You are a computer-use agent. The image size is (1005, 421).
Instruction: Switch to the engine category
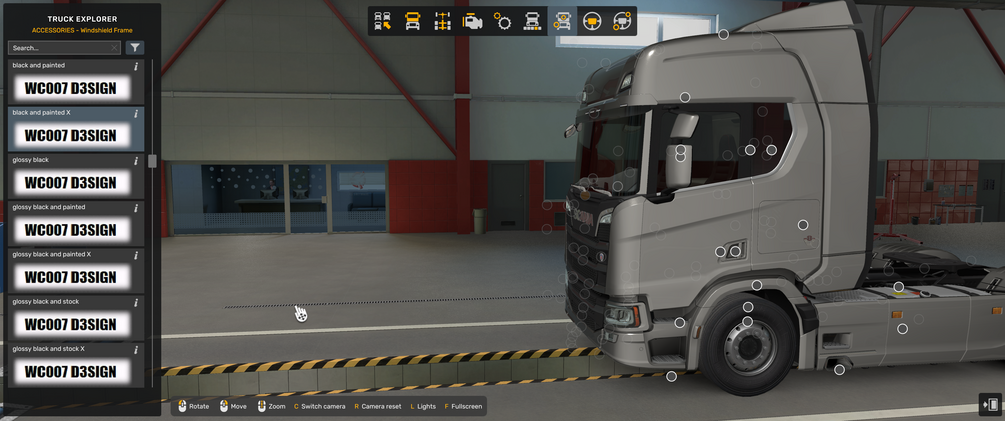click(x=472, y=21)
